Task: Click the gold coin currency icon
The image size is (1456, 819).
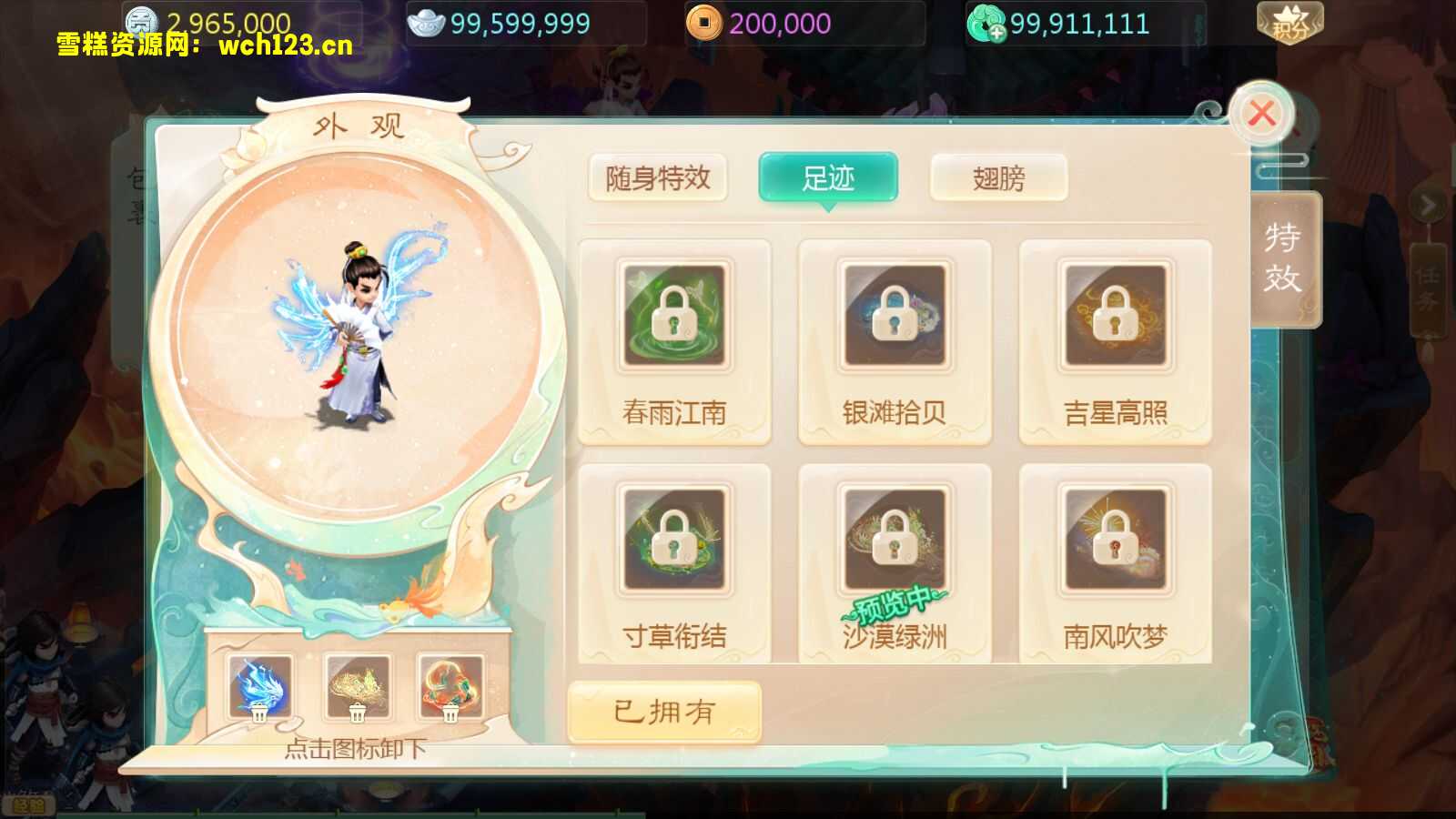Action: tap(141, 20)
